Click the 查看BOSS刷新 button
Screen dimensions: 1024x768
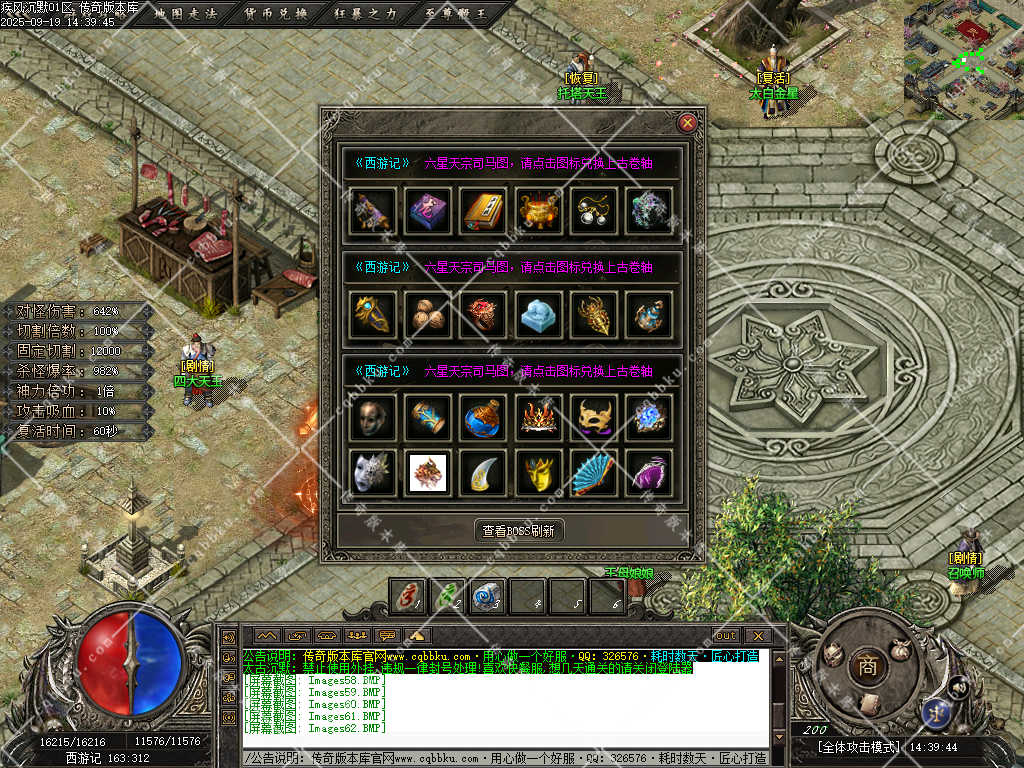click(517, 531)
